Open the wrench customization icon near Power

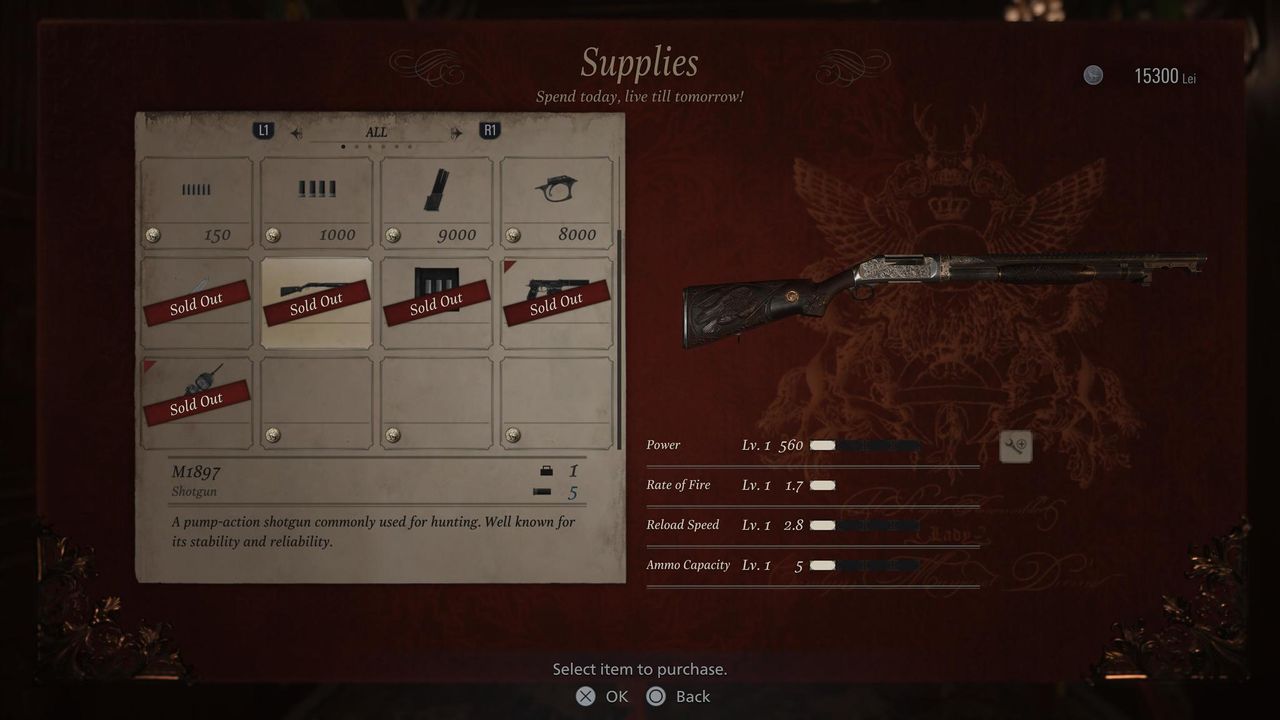tap(1015, 447)
